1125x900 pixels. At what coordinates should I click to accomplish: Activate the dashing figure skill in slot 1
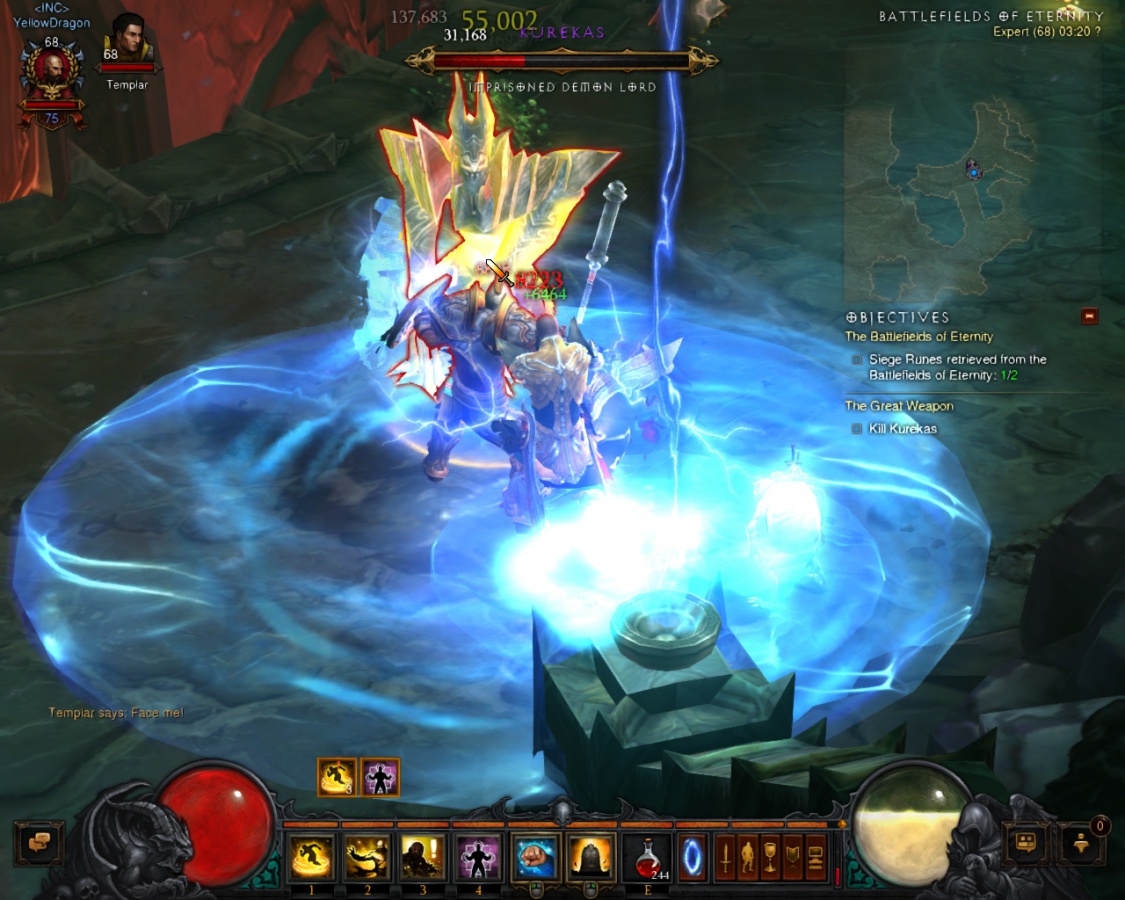pos(311,857)
